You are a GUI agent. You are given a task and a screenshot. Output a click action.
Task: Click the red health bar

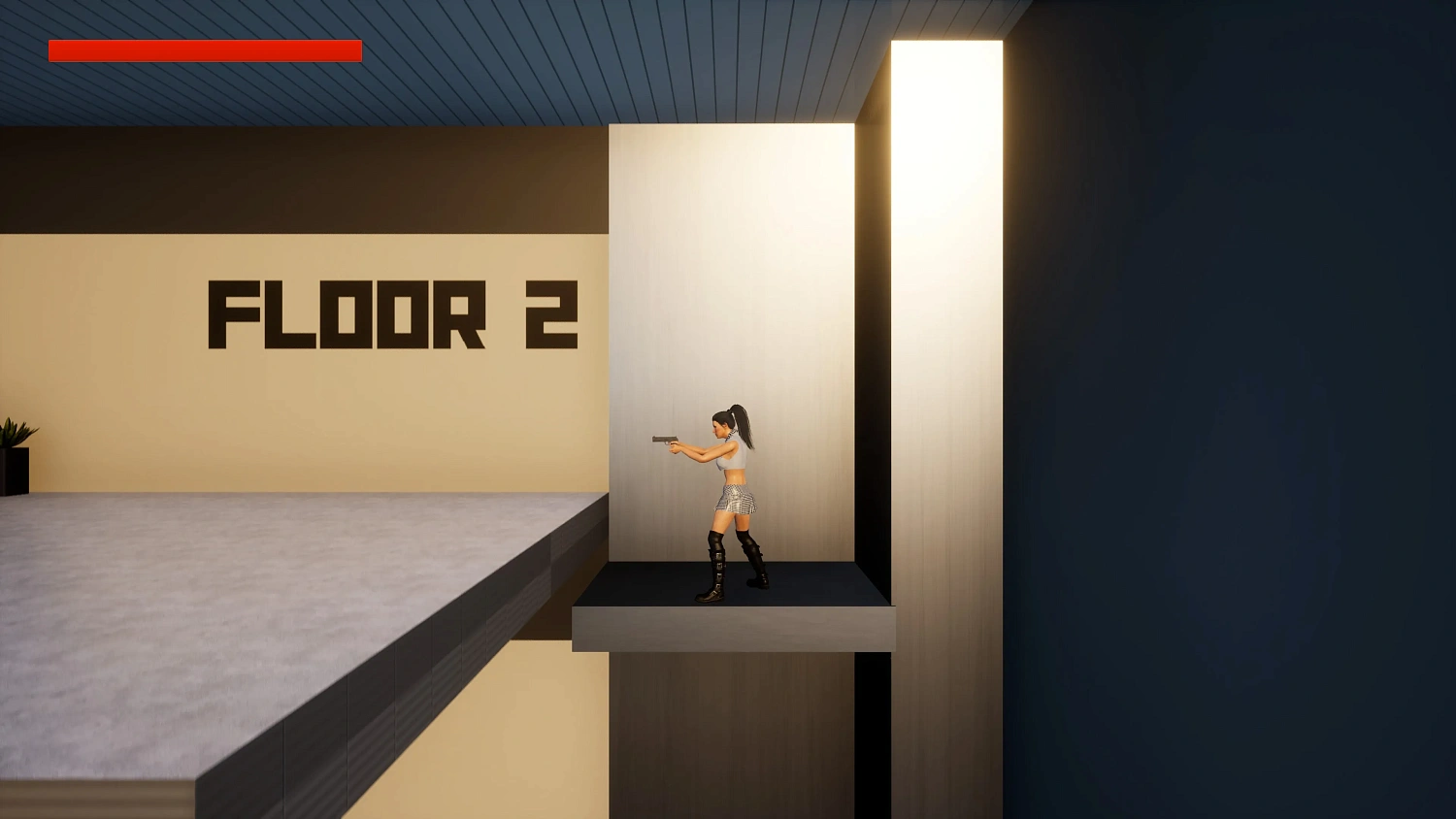pyautogui.click(x=204, y=49)
